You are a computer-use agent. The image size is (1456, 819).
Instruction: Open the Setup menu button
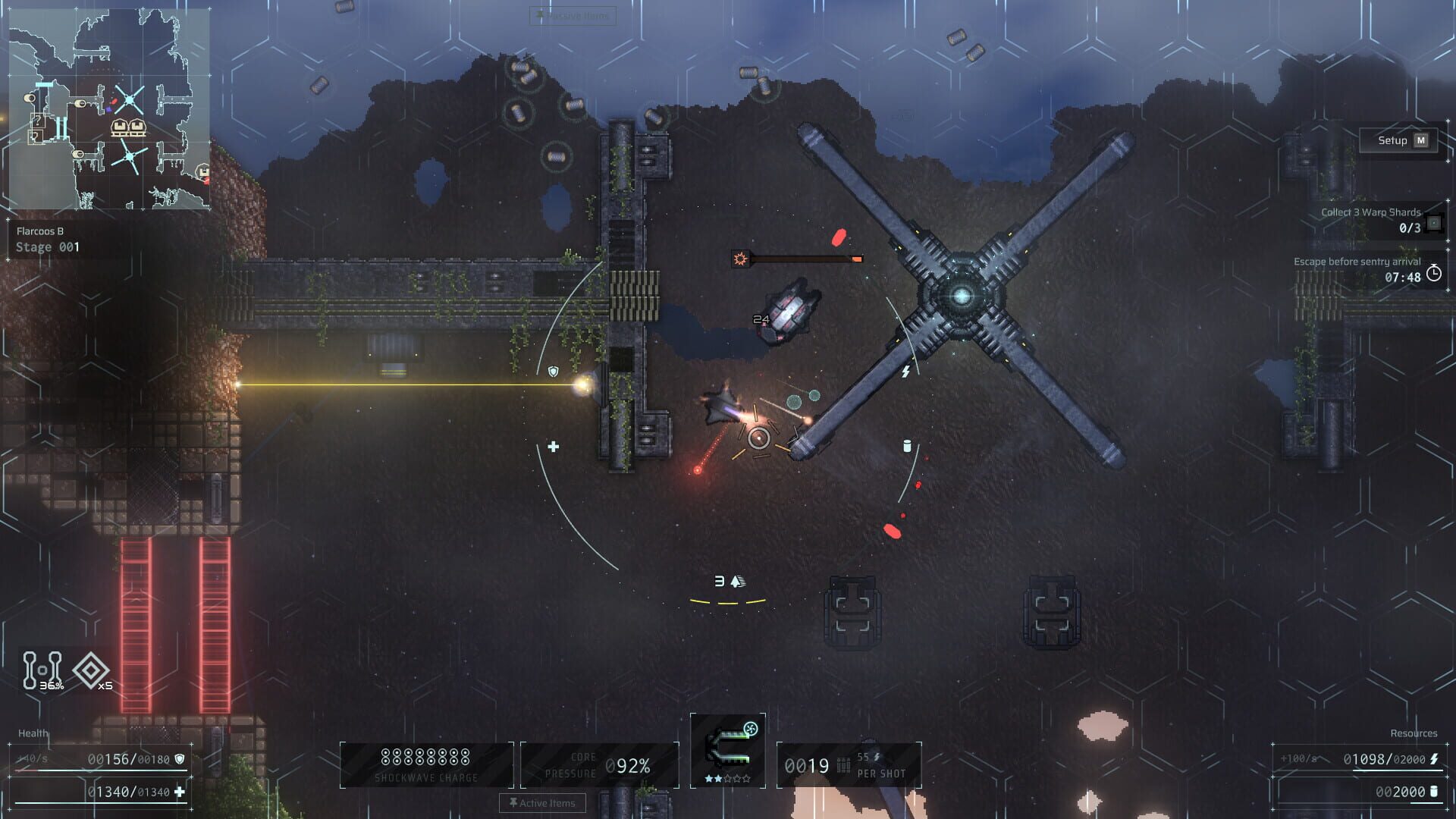(1401, 140)
